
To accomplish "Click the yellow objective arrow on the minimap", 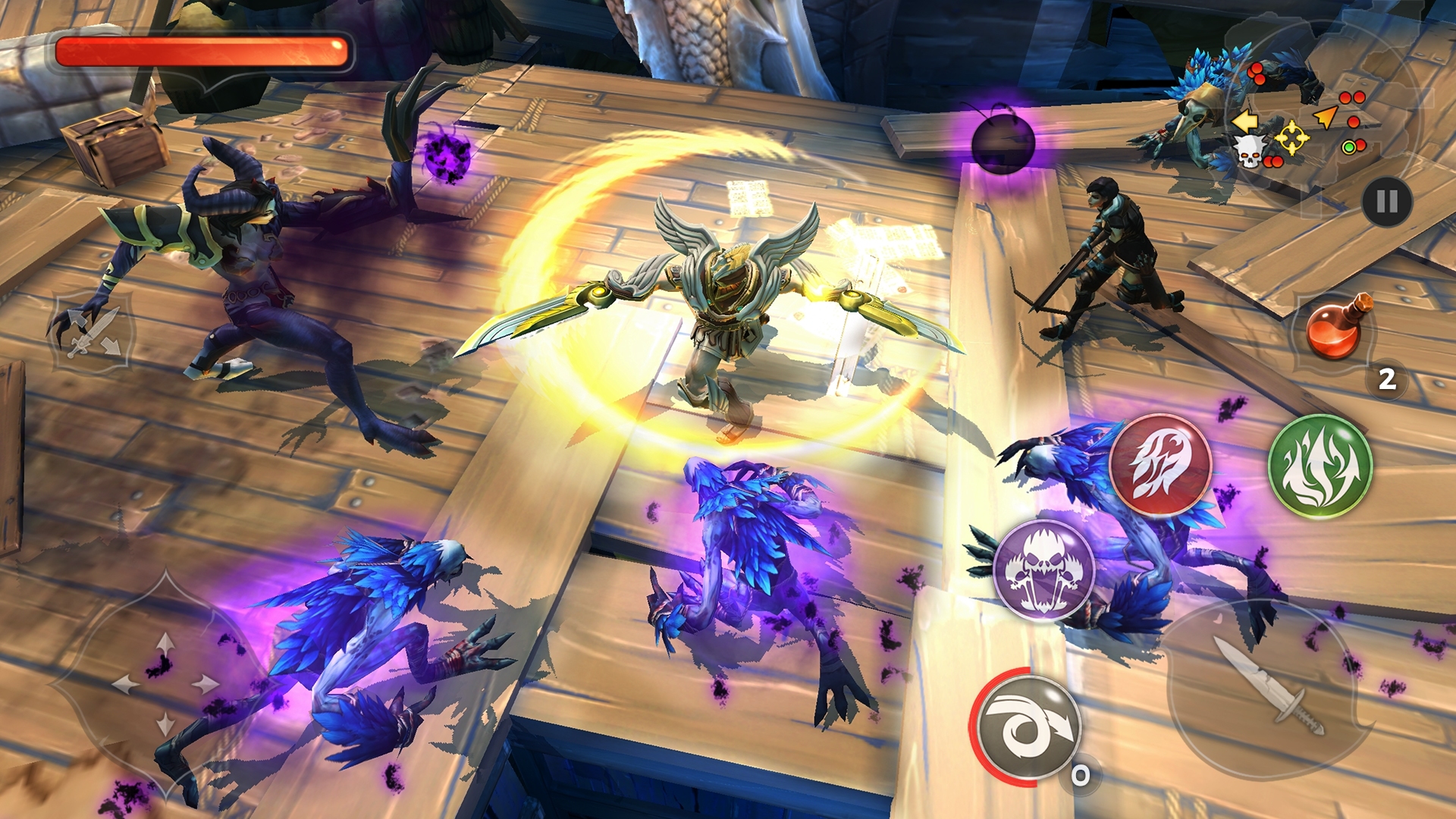I will pos(1246,122).
